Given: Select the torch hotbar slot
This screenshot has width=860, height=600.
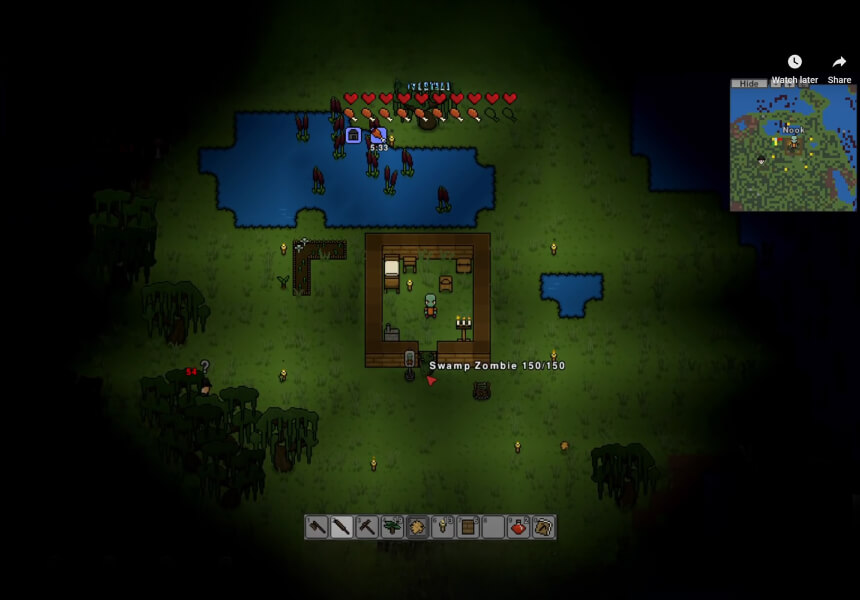Looking at the screenshot, I should [x=443, y=527].
